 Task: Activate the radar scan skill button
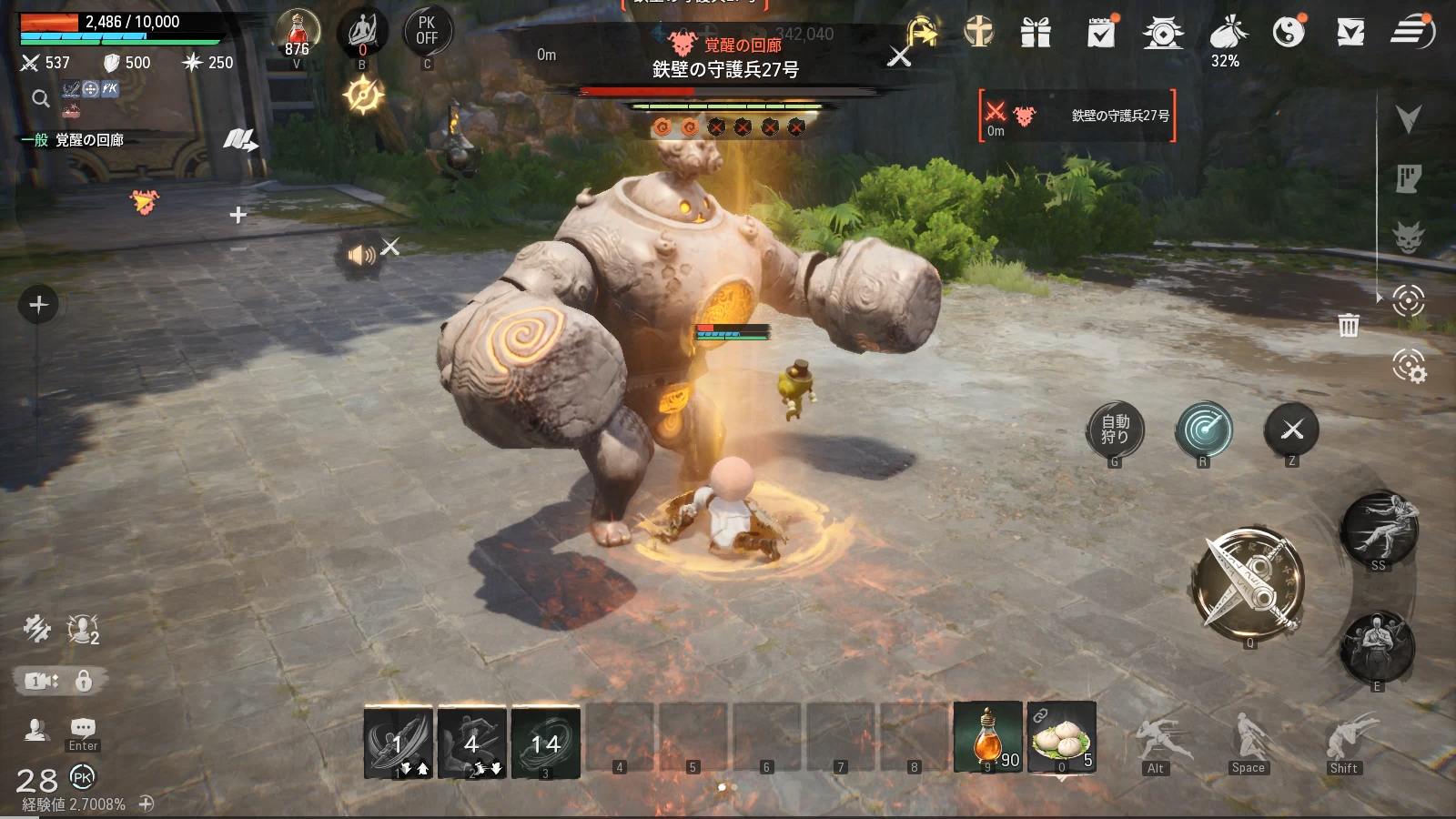(x=1203, y=429)
